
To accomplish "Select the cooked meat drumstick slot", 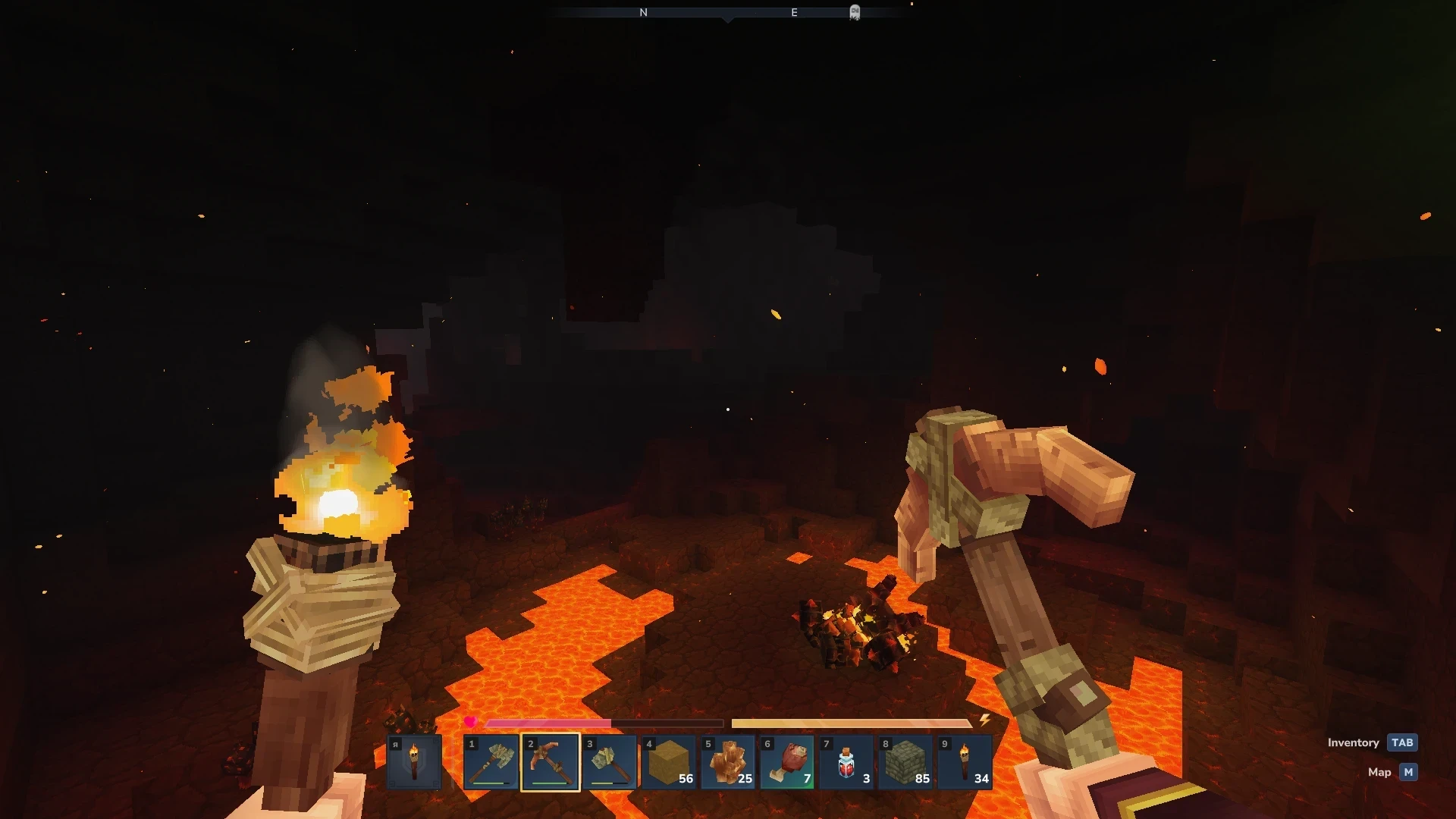I will [x=787, y=762].
